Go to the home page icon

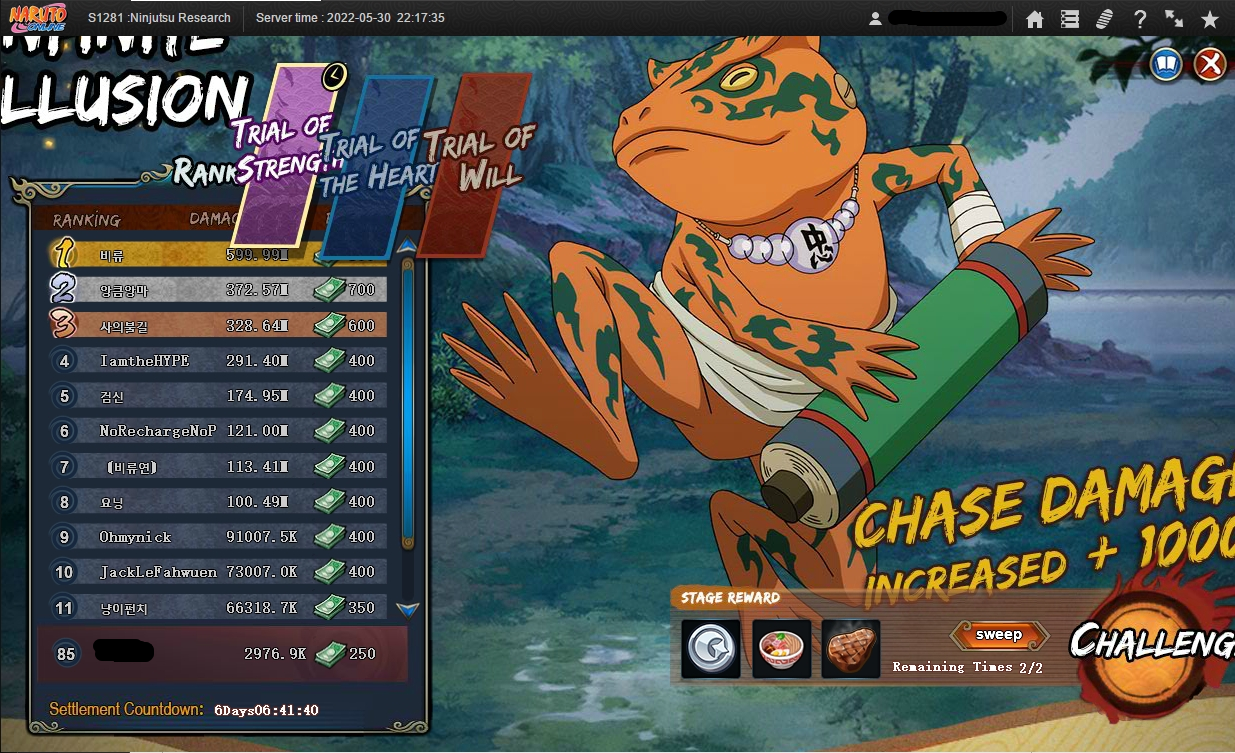coord(1035,19)
